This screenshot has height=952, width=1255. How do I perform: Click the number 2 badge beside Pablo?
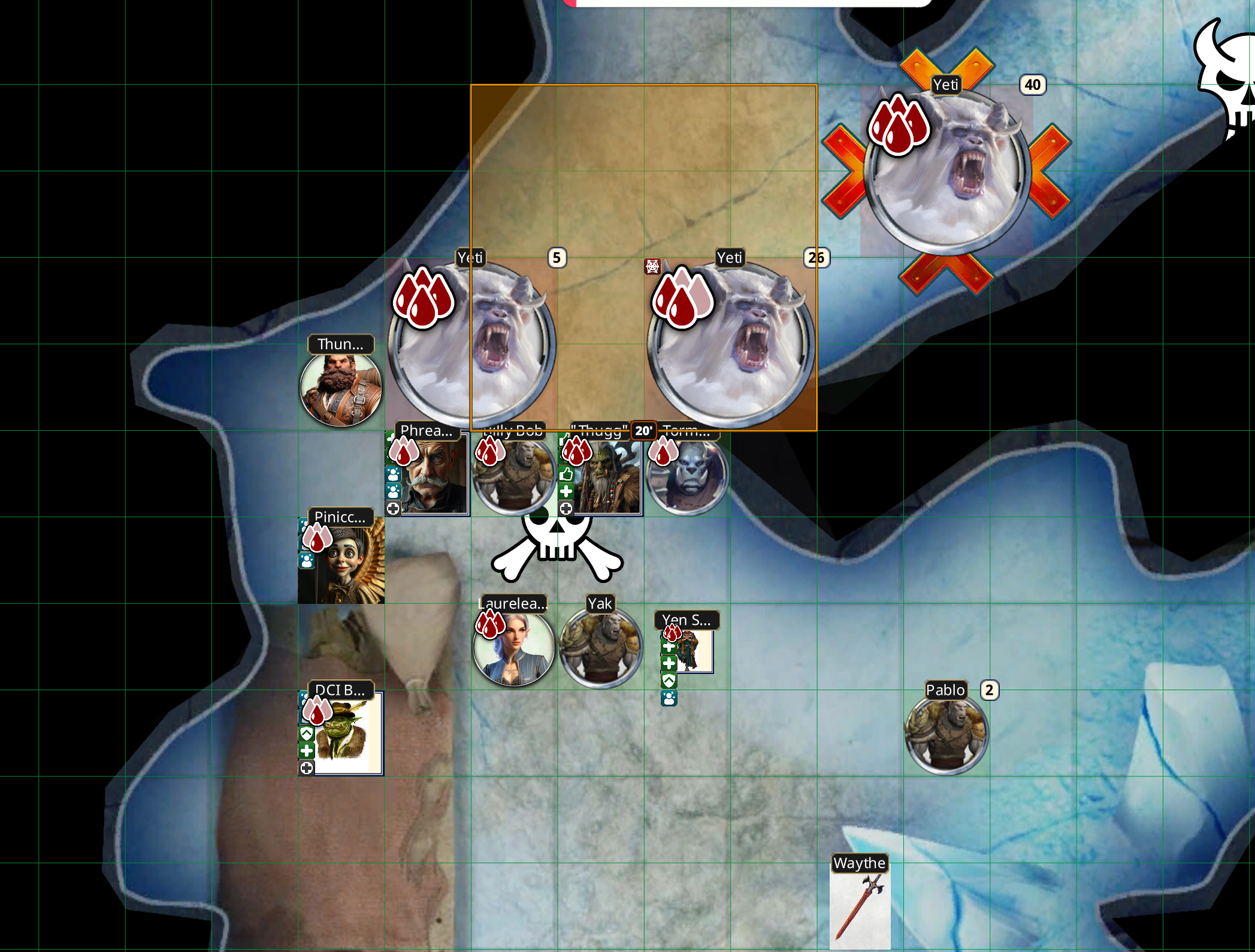[x=989, y=690]
